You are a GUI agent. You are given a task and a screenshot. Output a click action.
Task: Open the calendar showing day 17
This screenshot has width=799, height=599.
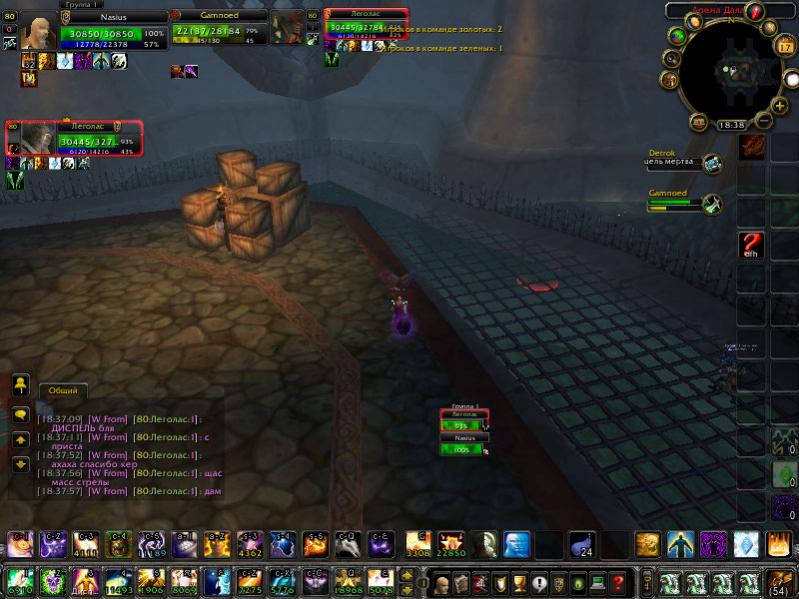point(785,46)
